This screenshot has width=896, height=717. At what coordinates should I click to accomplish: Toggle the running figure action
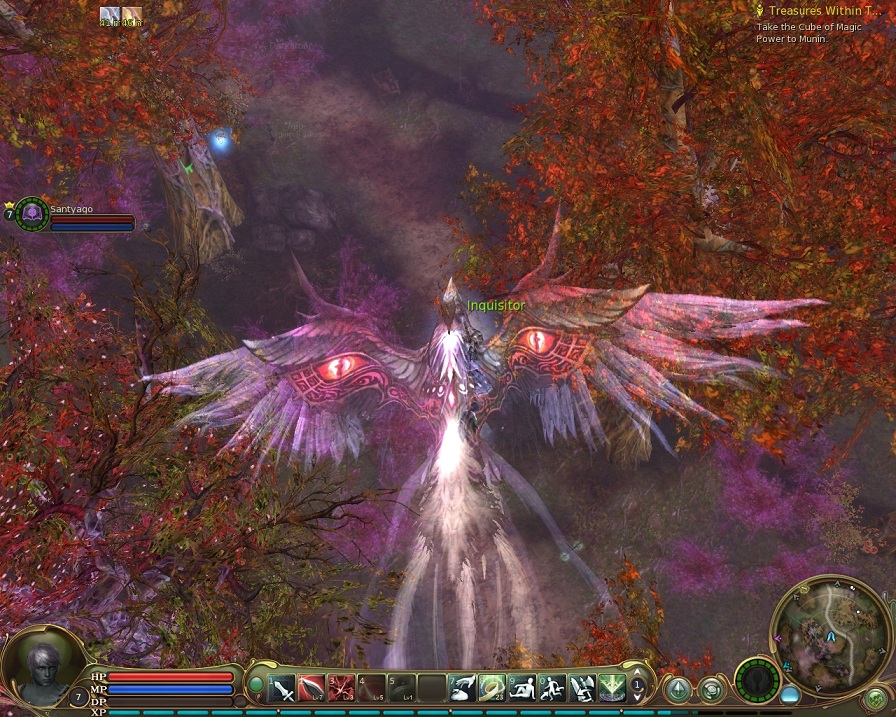coord(552,688)
